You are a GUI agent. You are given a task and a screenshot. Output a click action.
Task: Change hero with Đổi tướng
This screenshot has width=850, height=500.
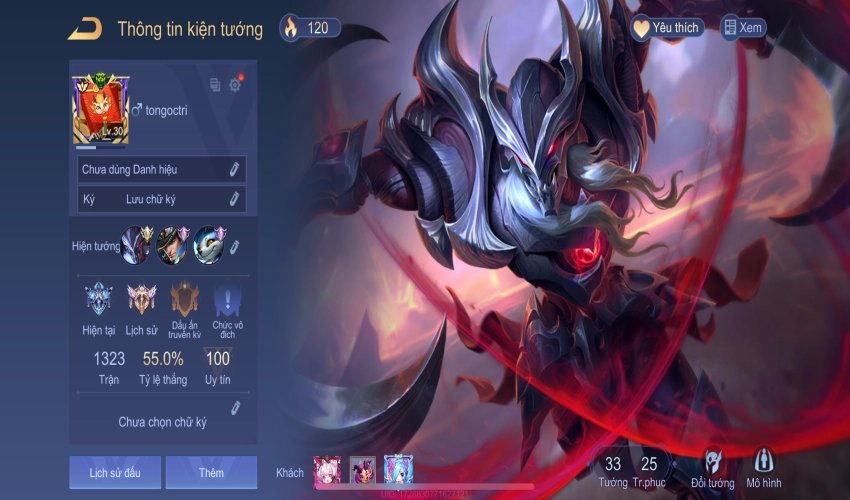pos(712,468)
